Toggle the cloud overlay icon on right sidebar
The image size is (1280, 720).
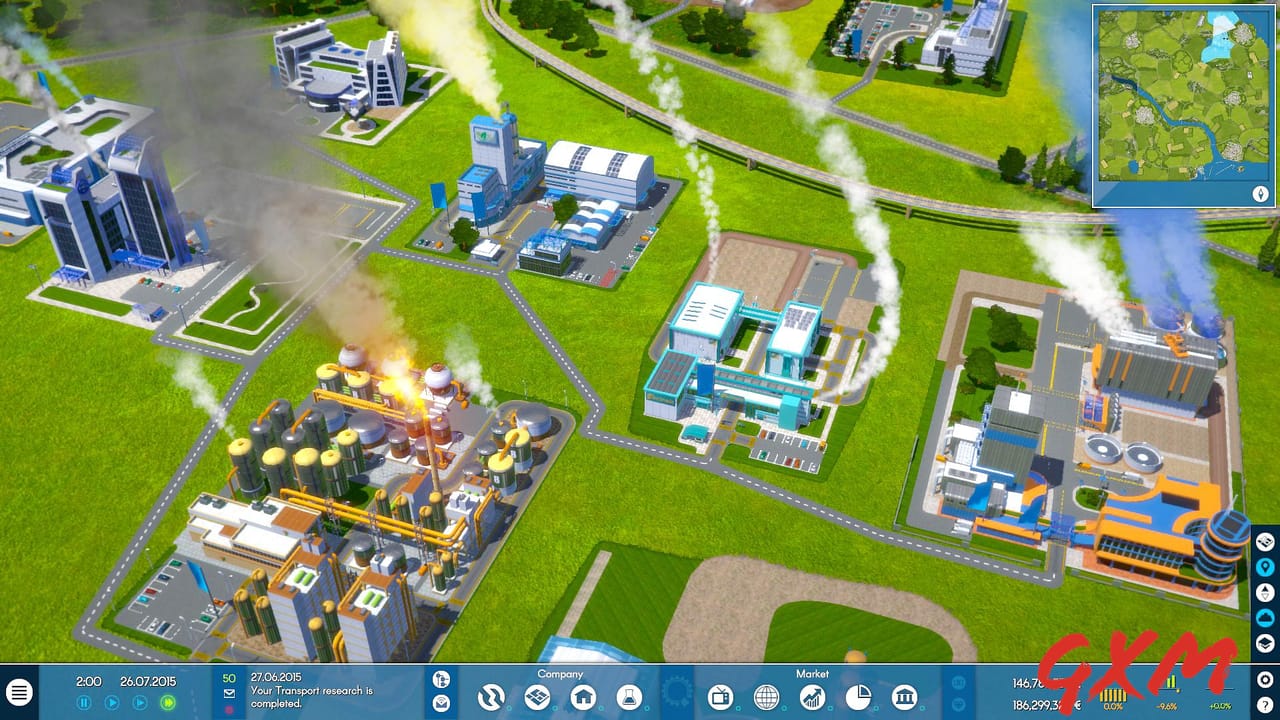pos(1266,615)
